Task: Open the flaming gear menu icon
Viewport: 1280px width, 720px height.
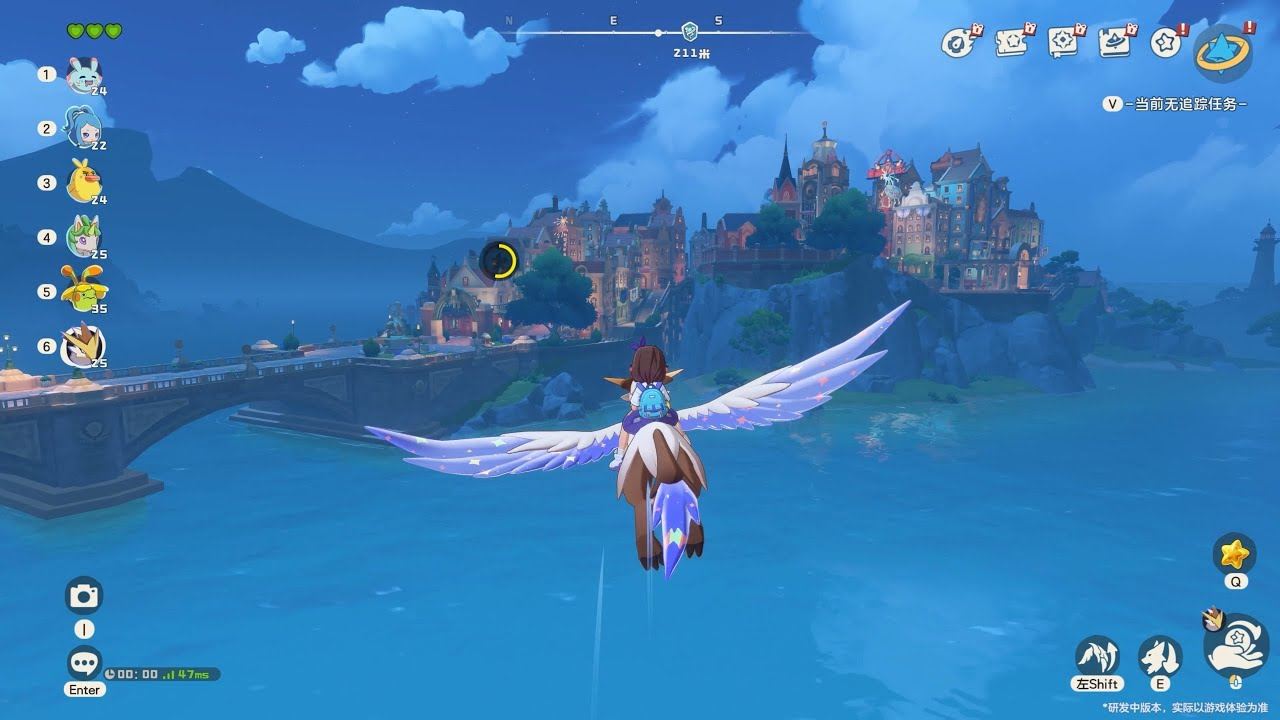Action: tap(958, 43)
